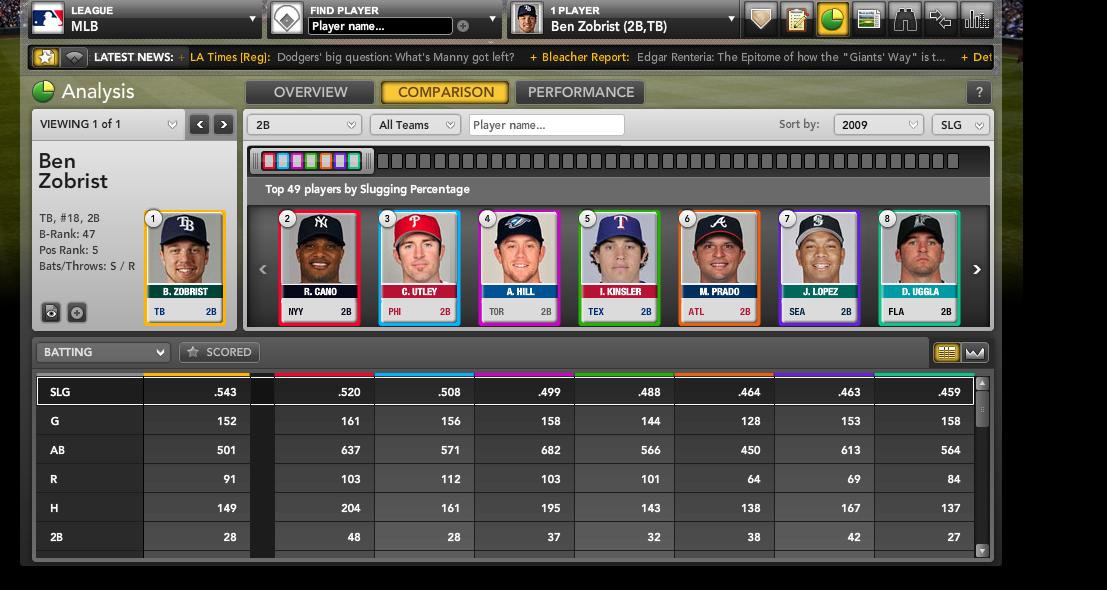Open the SLG sort stat dropdown
Image resolution: width=1107 pixels, height=592 pixels.
(960, 125)
